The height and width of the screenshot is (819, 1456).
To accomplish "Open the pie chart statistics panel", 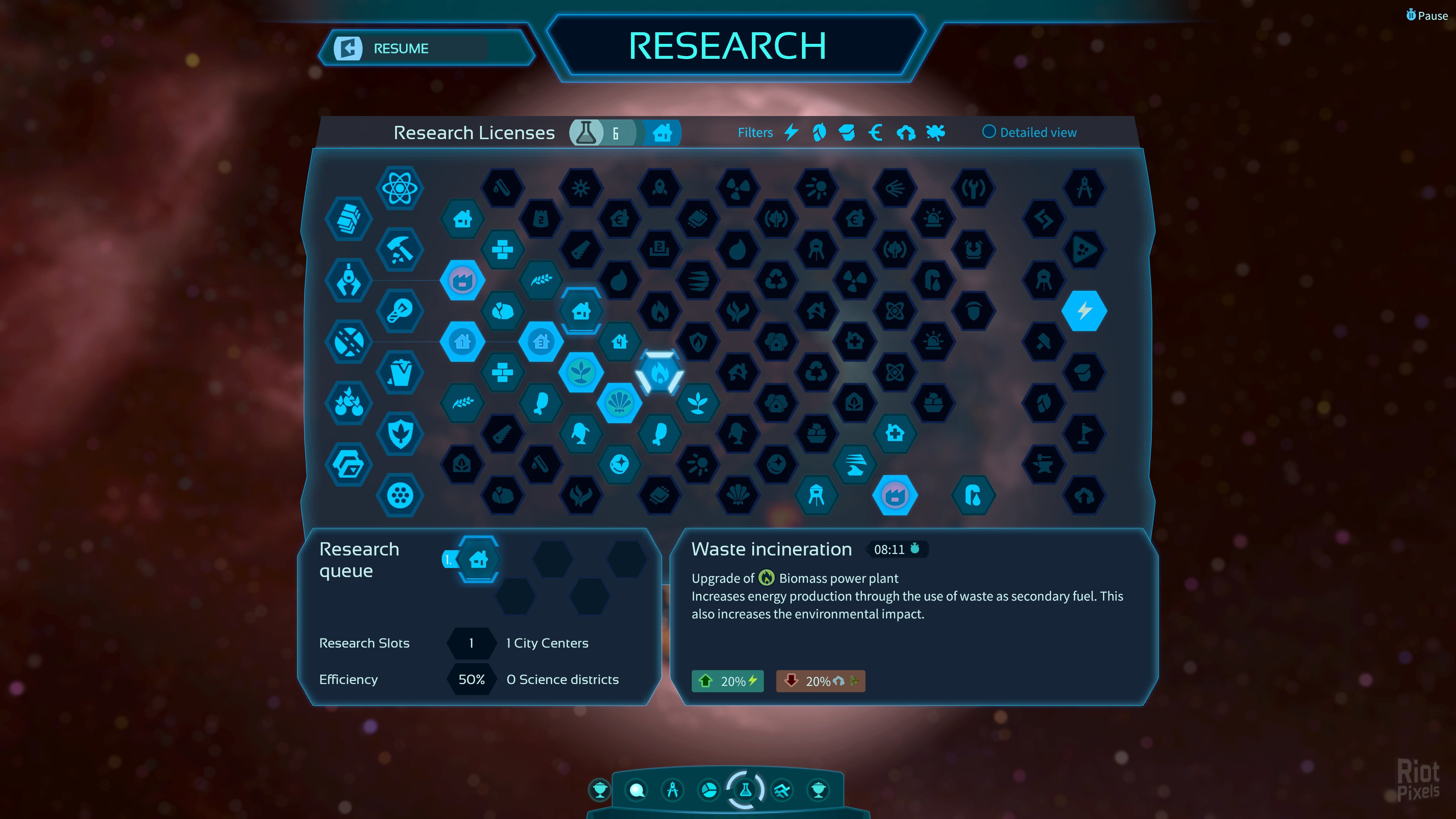I will coord(709,789).
